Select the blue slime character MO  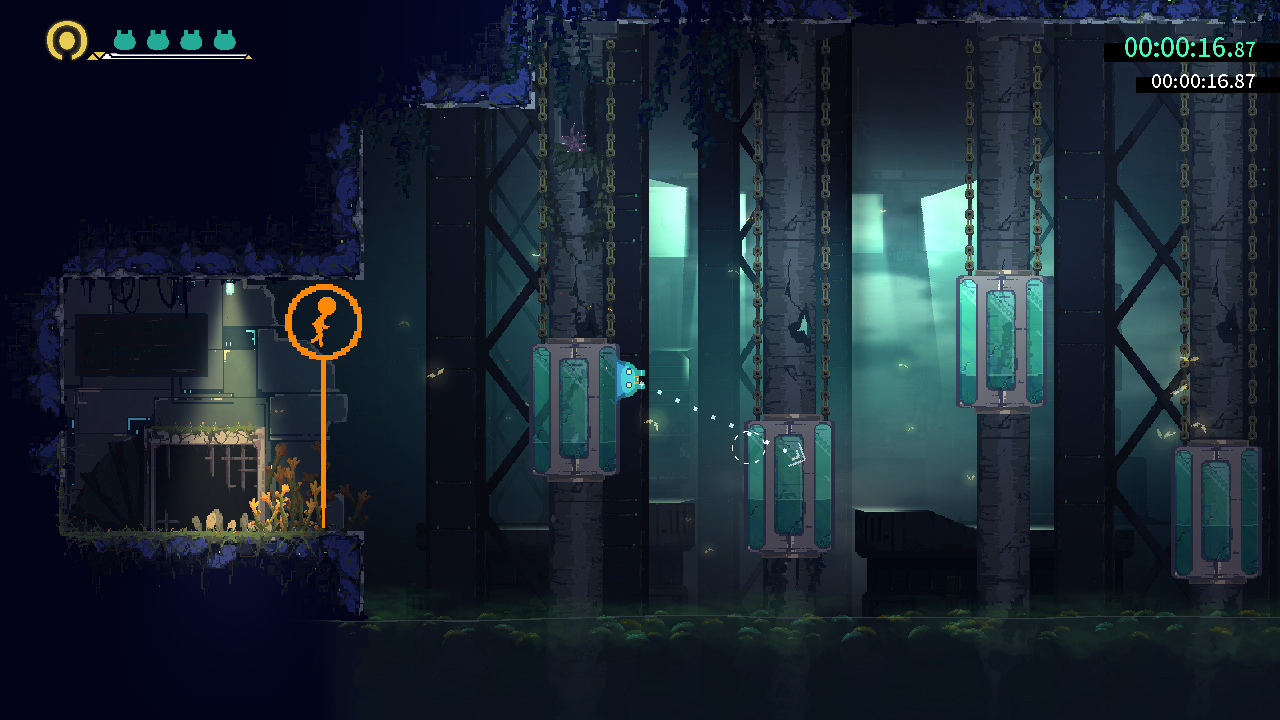[x=630, y=380]
